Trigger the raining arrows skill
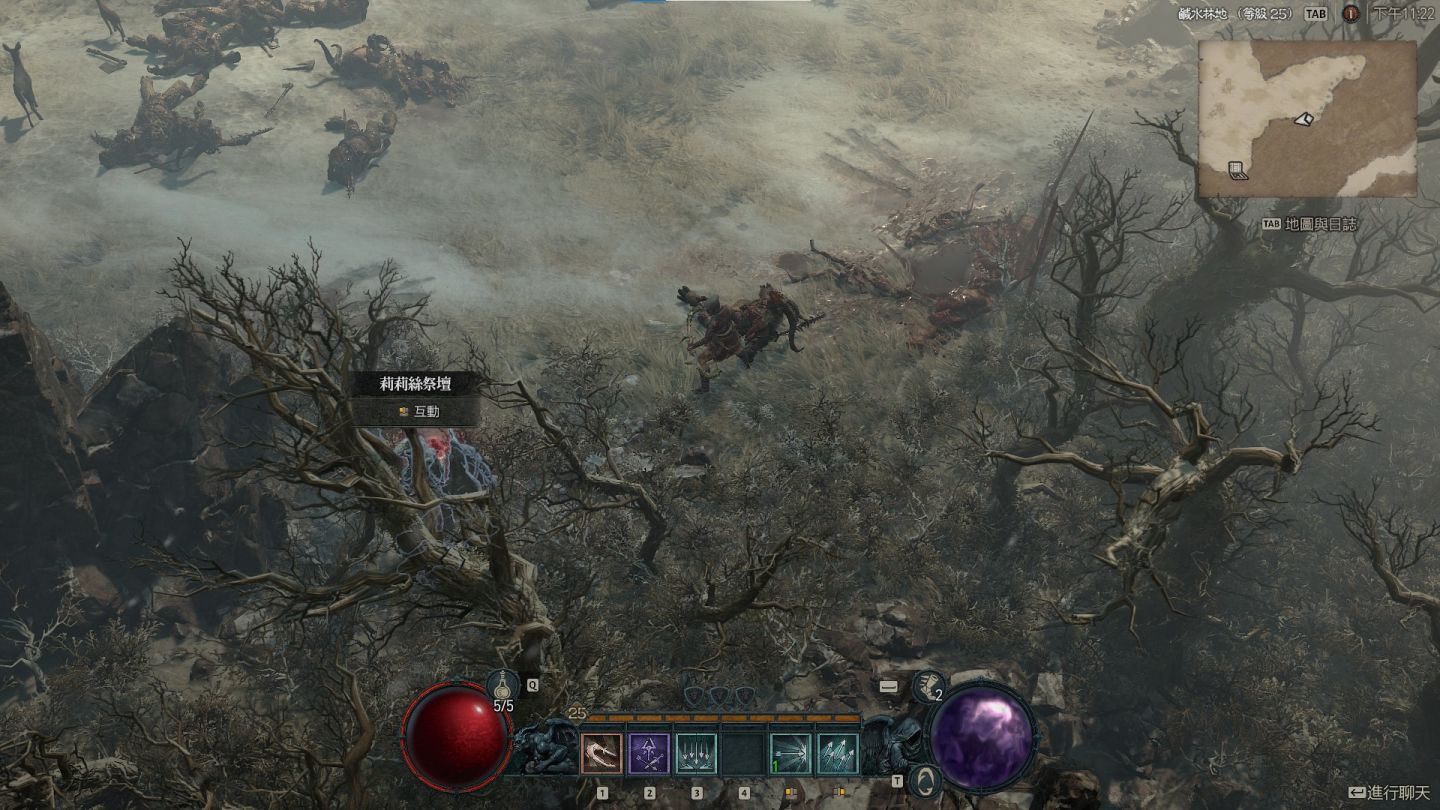The height and width of the screenshot is (810, 1440). (696, 754)
